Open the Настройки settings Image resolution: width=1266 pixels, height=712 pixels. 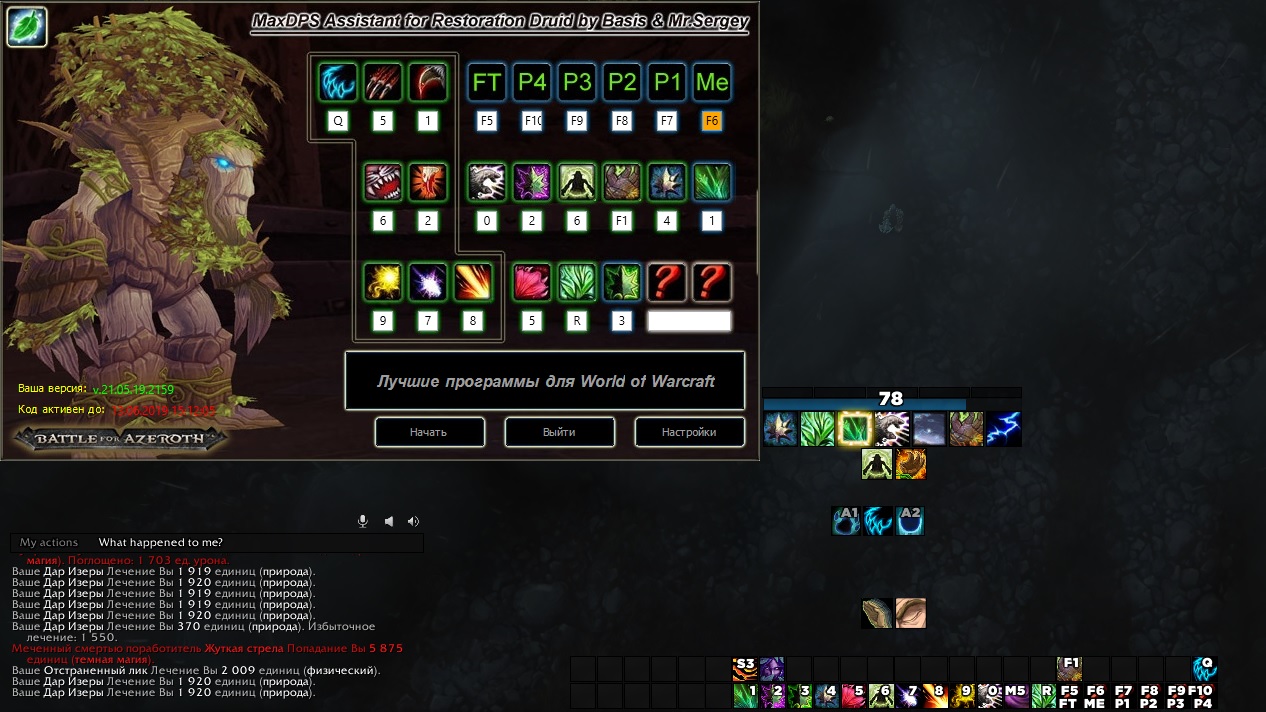[x=689, y=432]
